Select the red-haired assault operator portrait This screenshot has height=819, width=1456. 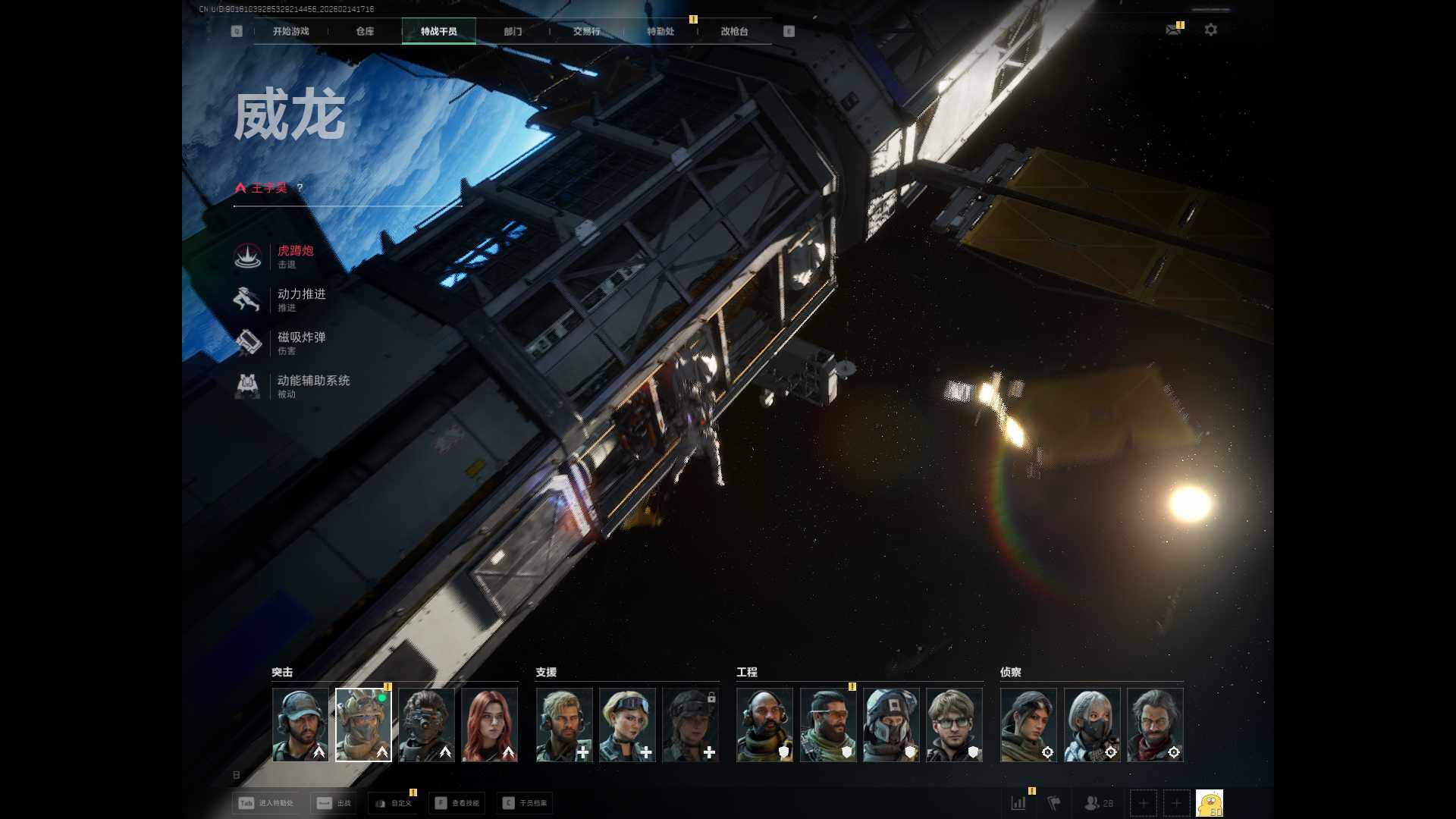[x=489, y=724]
